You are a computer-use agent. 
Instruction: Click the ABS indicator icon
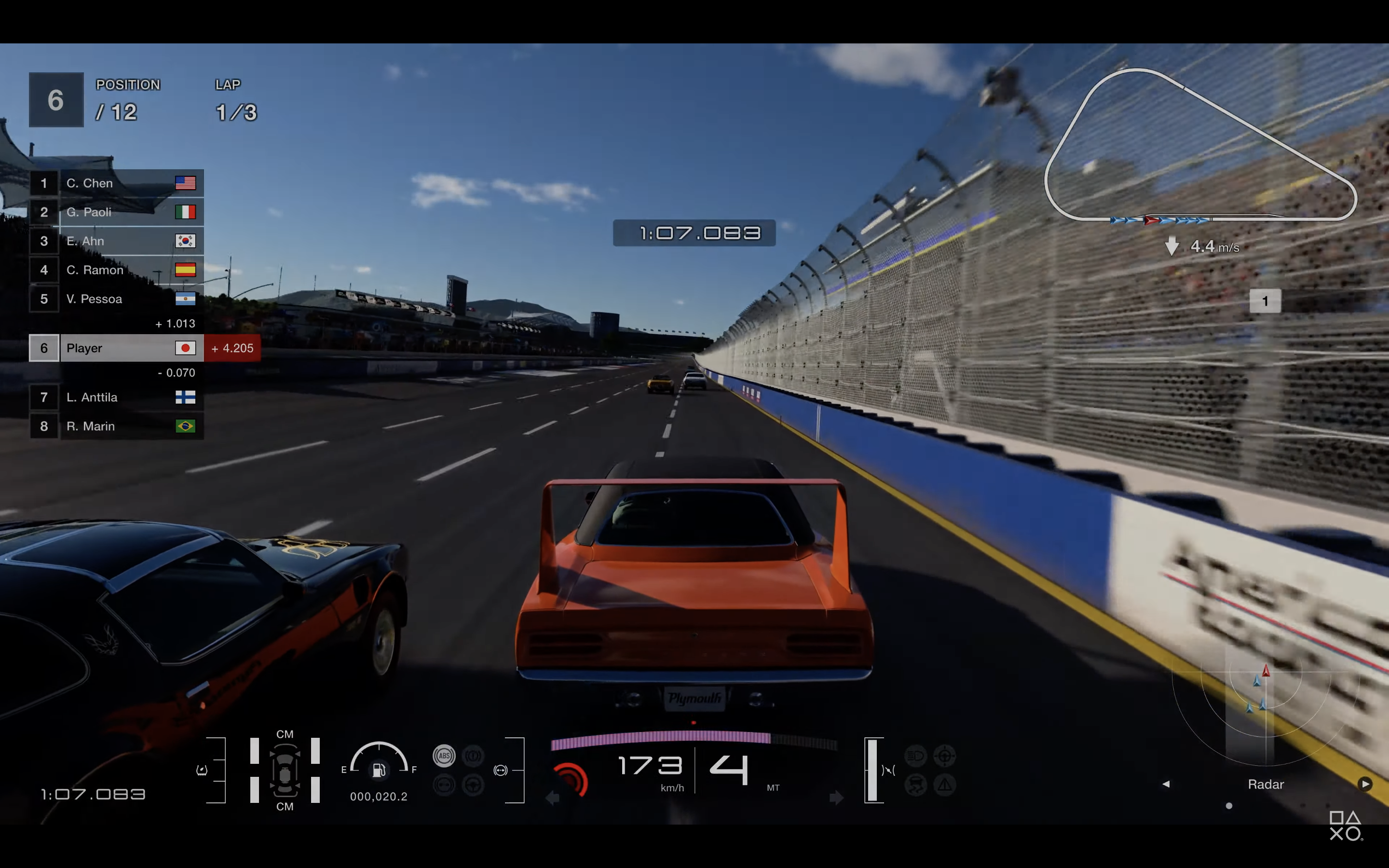(x=444, y=756)
